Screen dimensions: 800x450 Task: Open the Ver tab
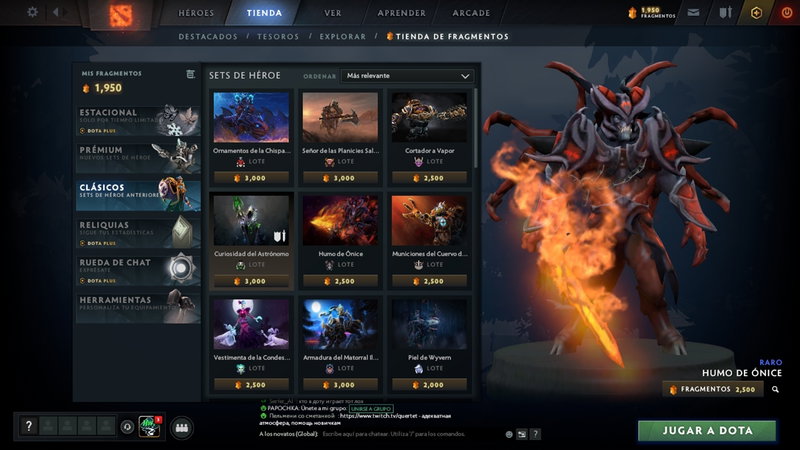coord(333,13)
